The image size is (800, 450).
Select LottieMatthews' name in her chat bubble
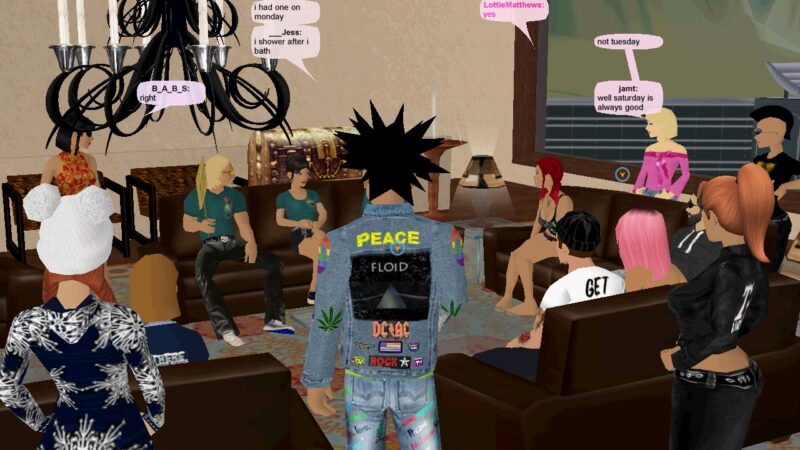514,5
